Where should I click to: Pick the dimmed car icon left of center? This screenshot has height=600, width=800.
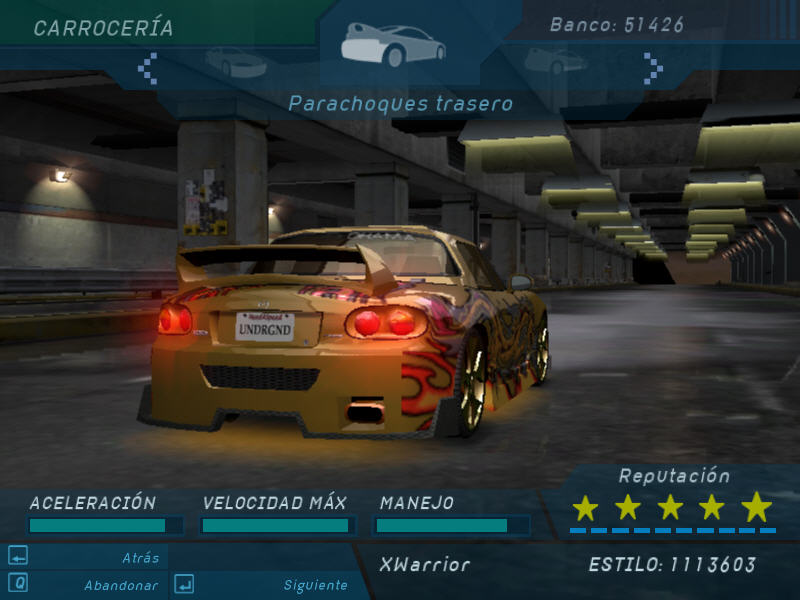(x=236, y=62)
